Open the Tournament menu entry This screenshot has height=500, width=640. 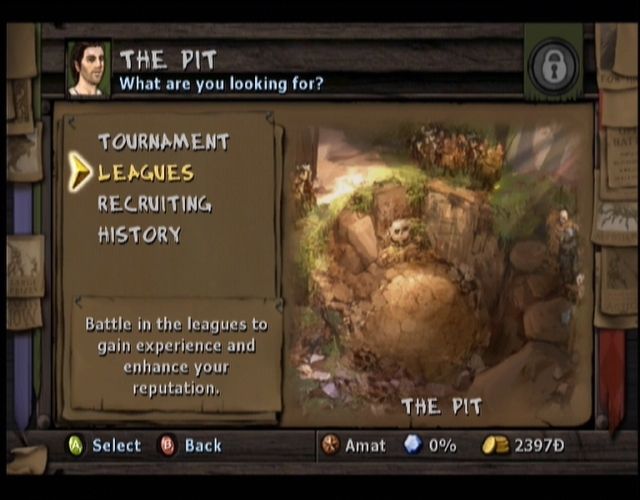163,142
